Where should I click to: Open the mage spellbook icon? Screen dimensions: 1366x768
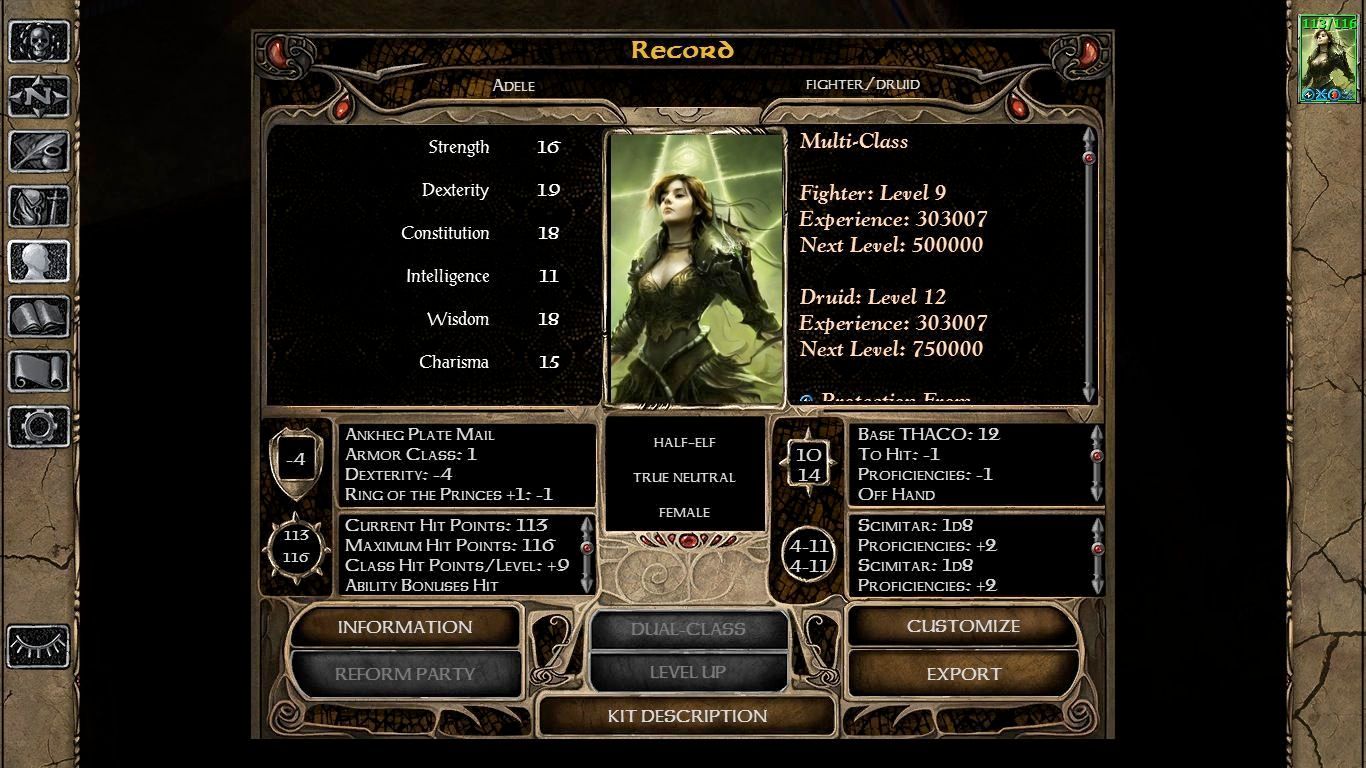pyautogui.click(x=39, y=317)
